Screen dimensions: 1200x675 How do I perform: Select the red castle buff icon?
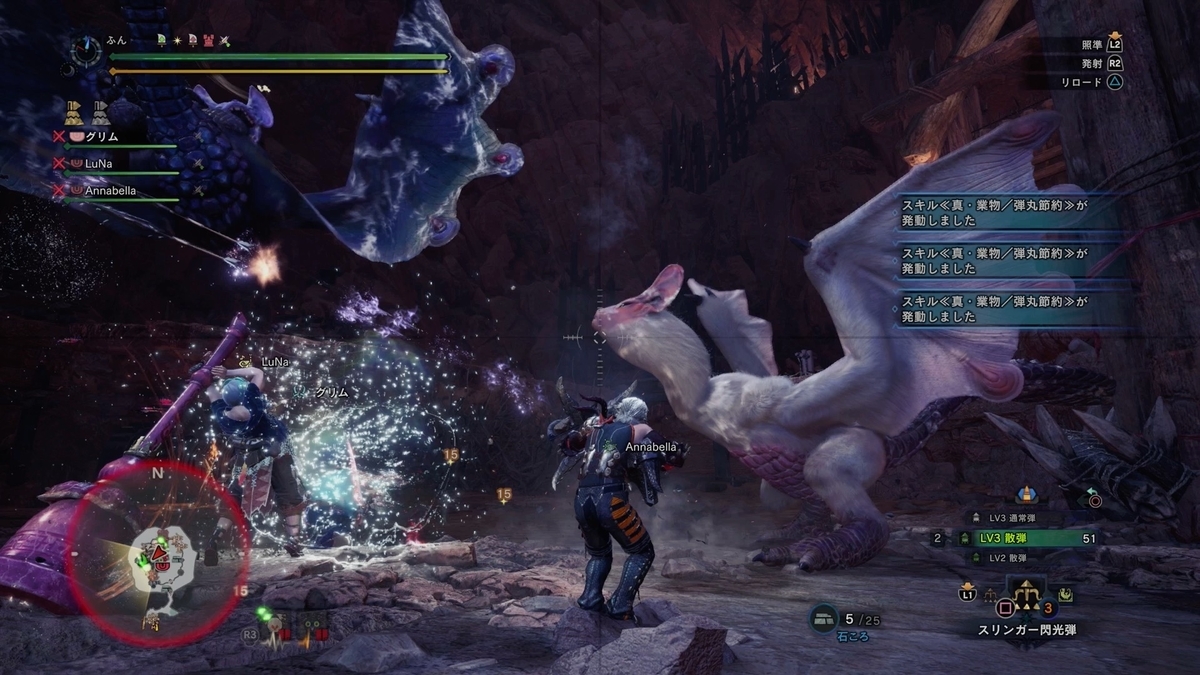[208, 41]
